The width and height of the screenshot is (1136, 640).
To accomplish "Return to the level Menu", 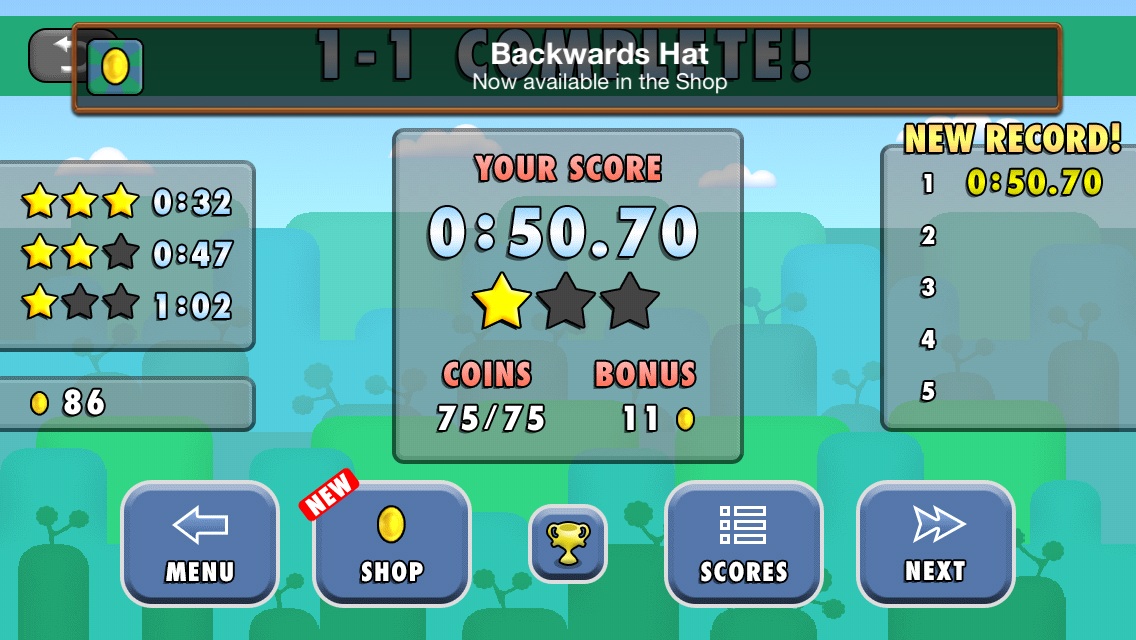I will point(199,543).
